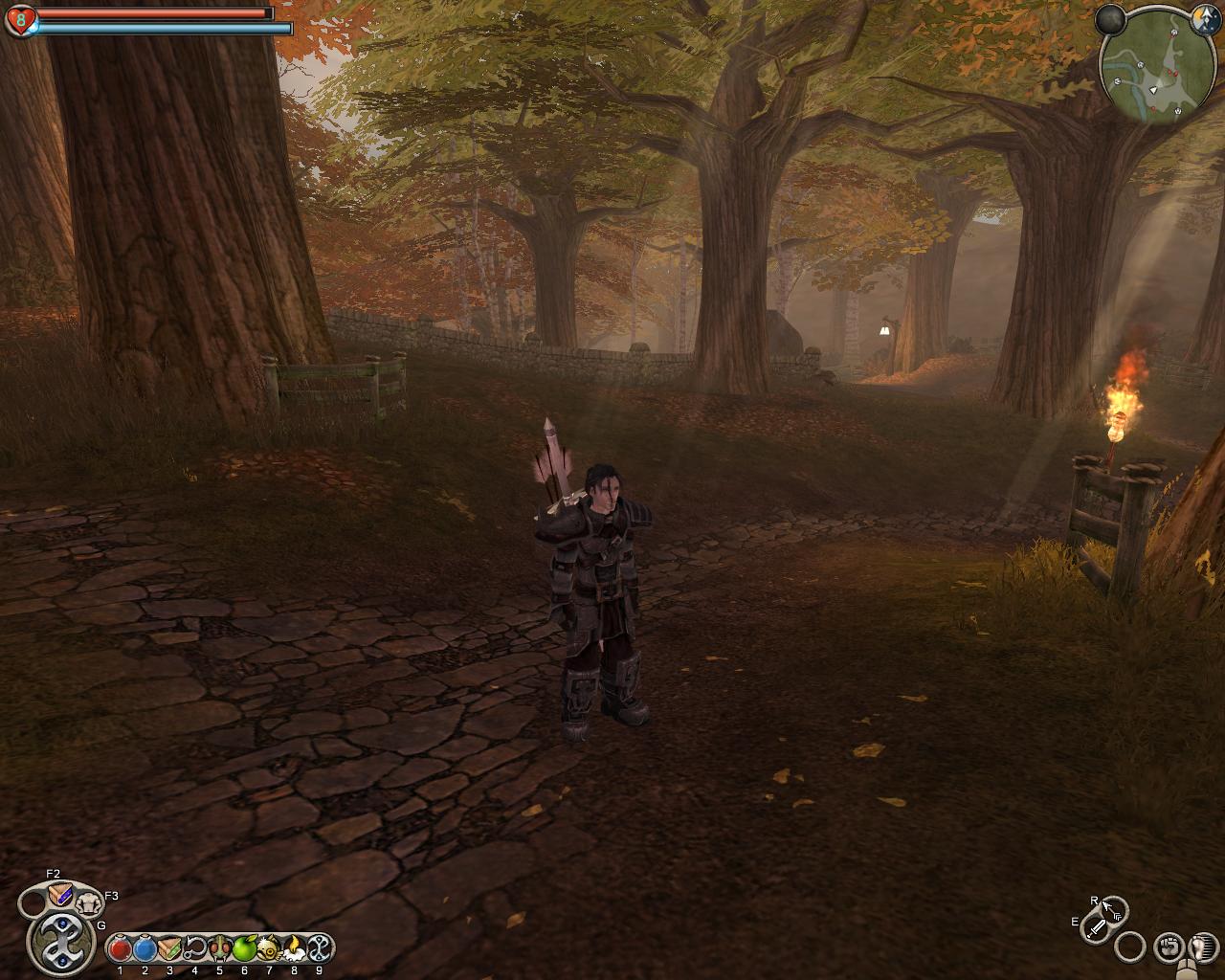Click the dark orb beside minimap
1225x980 pixels.
(x=1110, y=19)
